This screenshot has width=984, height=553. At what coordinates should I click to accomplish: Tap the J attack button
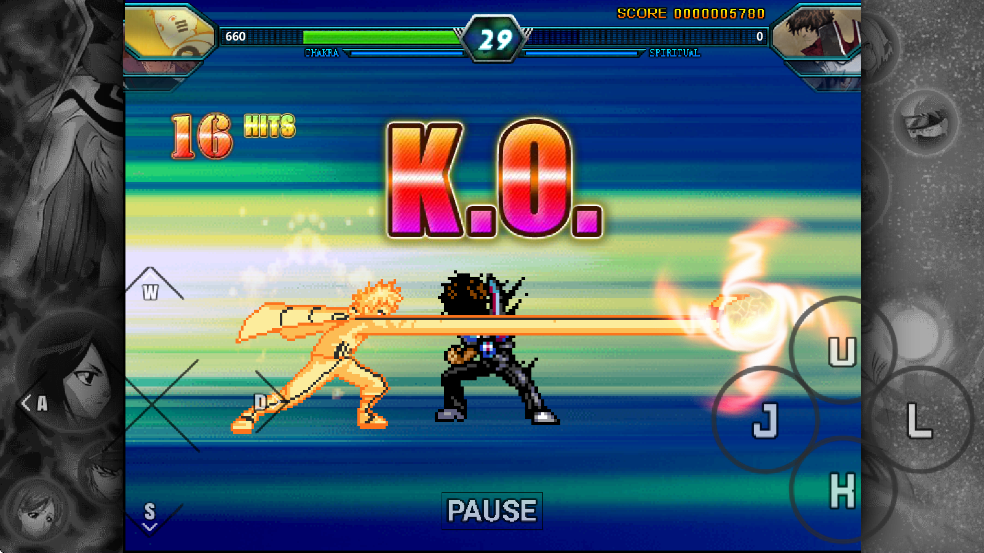[765, 420]
